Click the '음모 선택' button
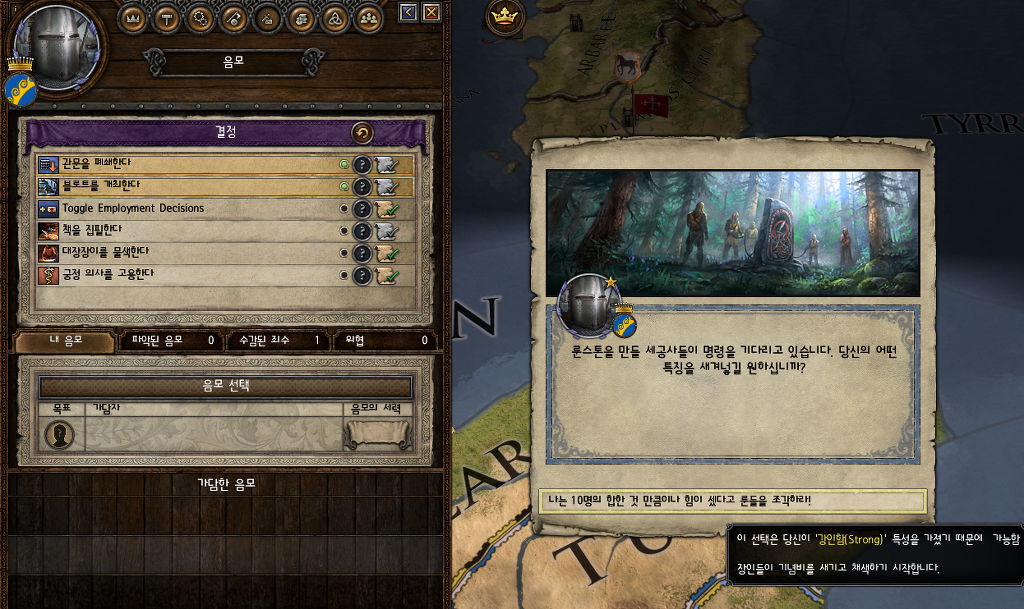 225,386
